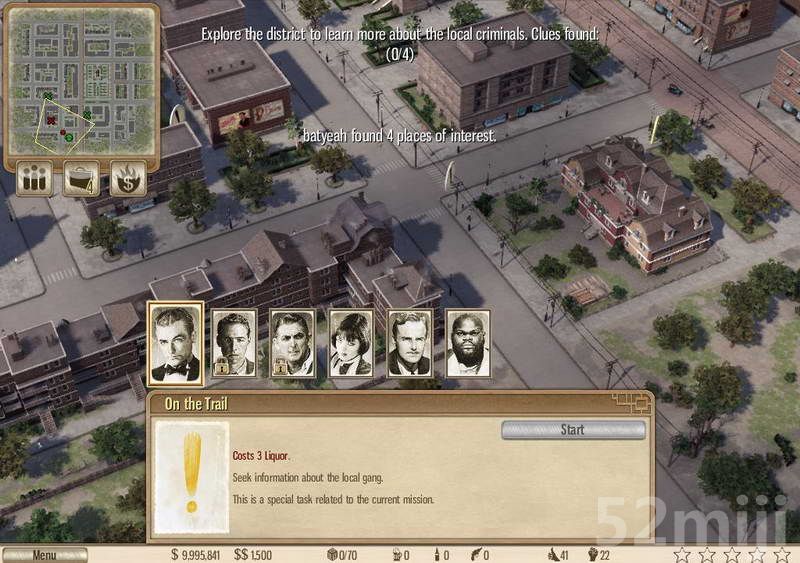
Task: Open the three-figures gang icon
Action: [x=36, y=179]
